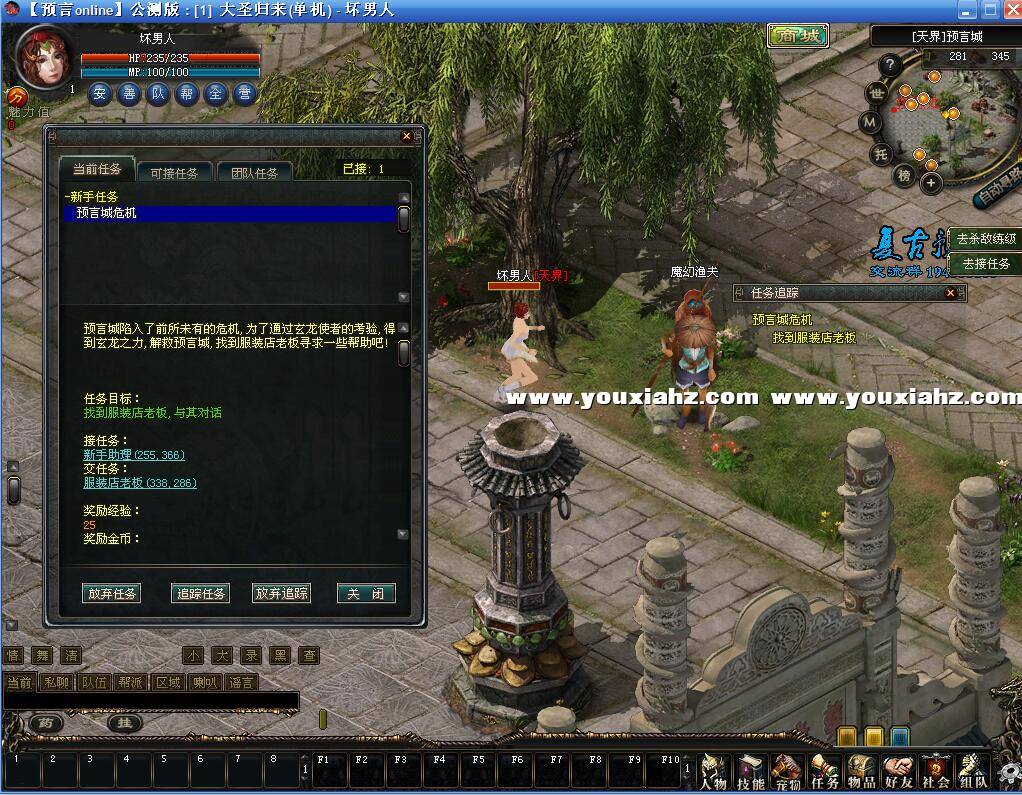
Task: Follow the 服装店老板 coordinate link
Action: coord(139,482)
